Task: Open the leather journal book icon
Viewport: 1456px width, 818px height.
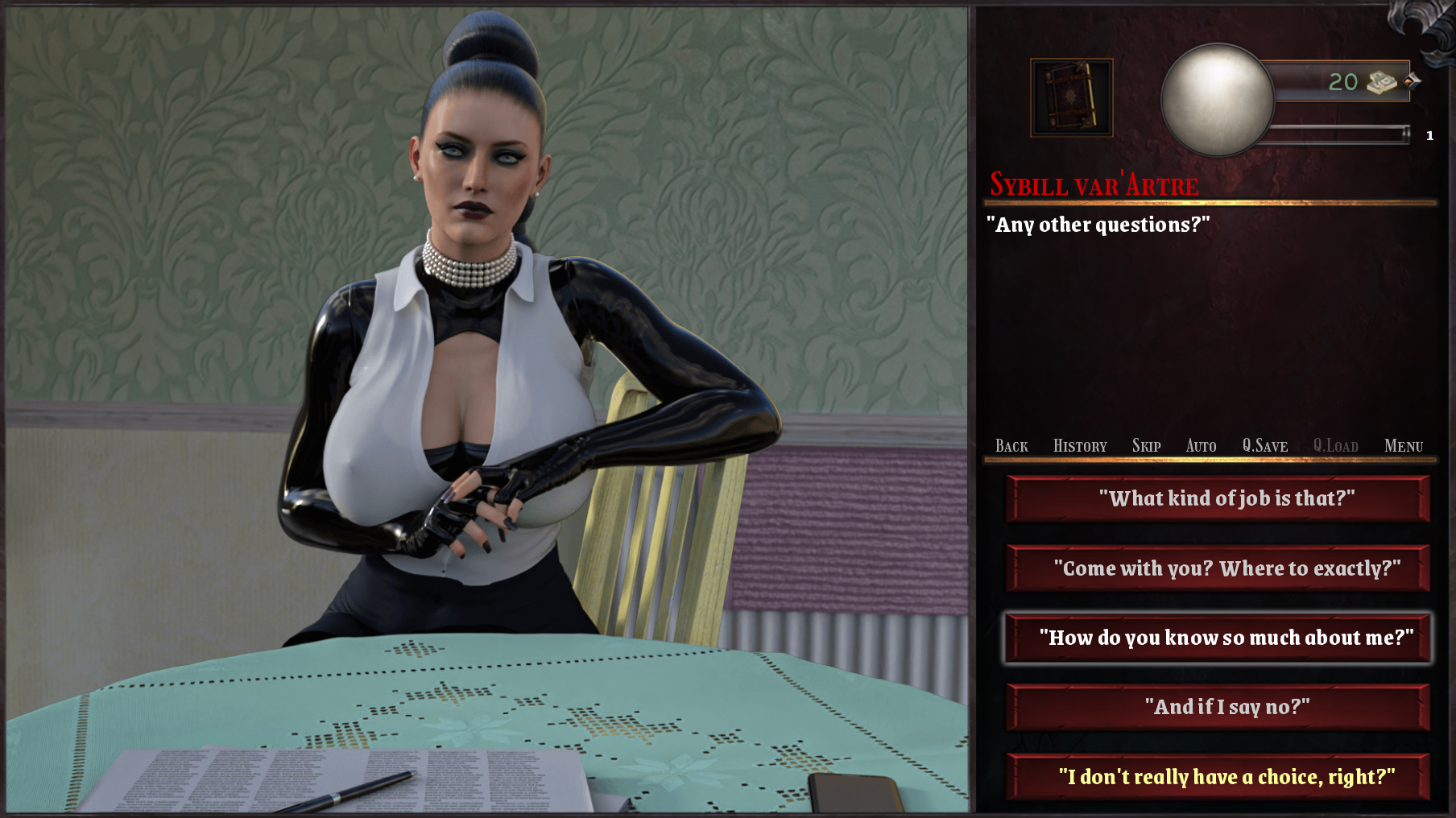Action: 1072,97
